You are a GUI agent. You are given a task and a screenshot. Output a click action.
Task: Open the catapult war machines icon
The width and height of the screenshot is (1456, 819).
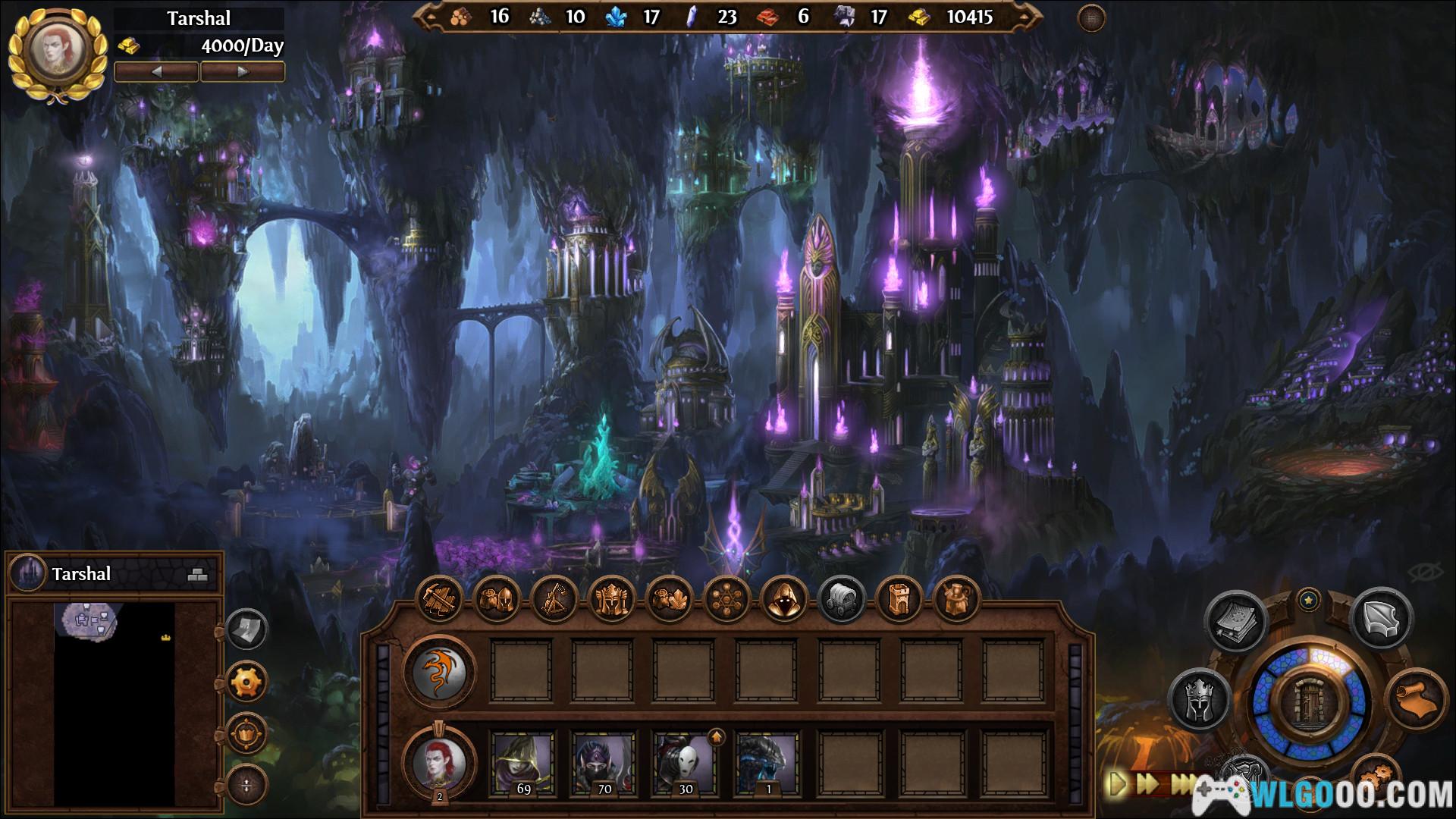554,600
